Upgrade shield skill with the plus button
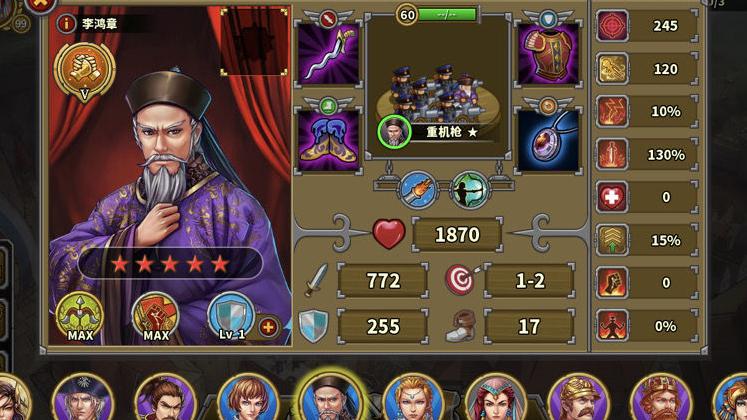 [x=268, y=326]
